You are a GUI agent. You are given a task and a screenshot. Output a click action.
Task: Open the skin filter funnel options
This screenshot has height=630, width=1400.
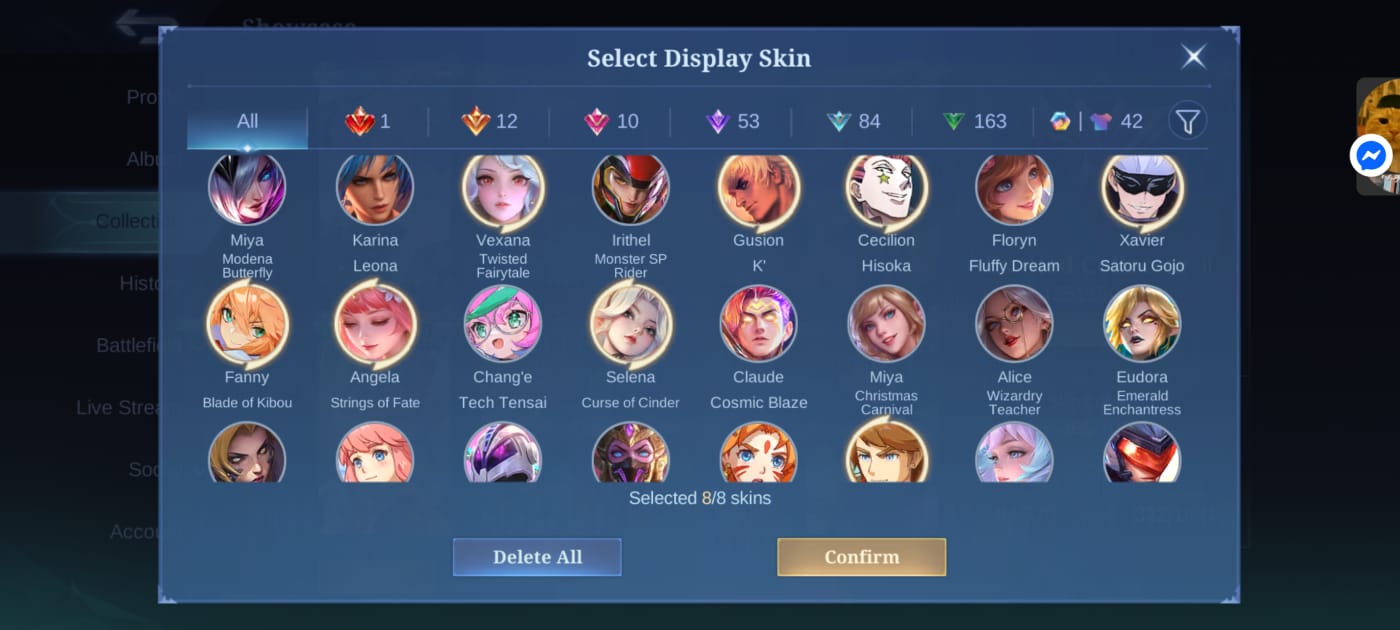[1187, 122]
